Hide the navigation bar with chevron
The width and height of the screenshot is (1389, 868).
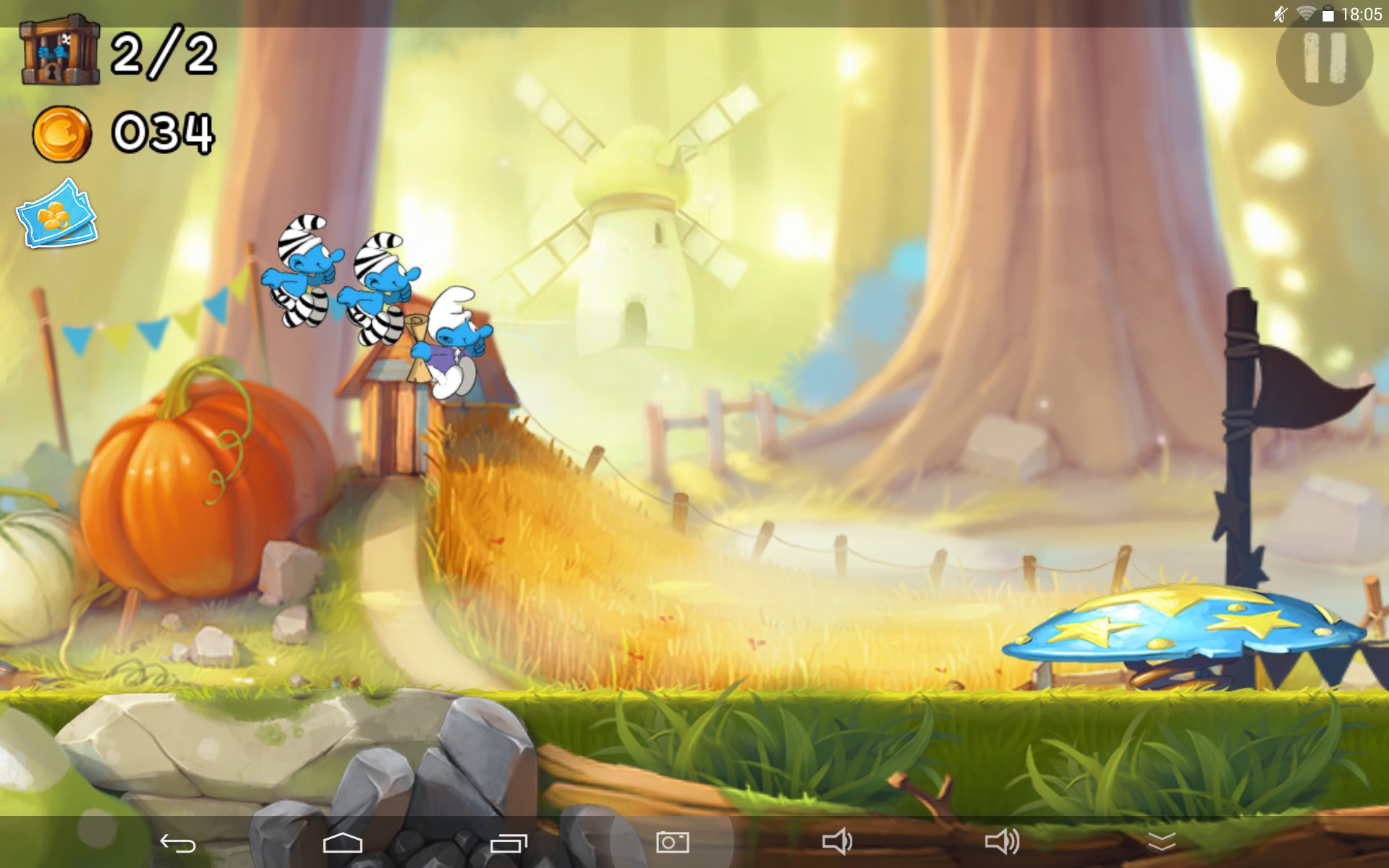click(1161, 842)
